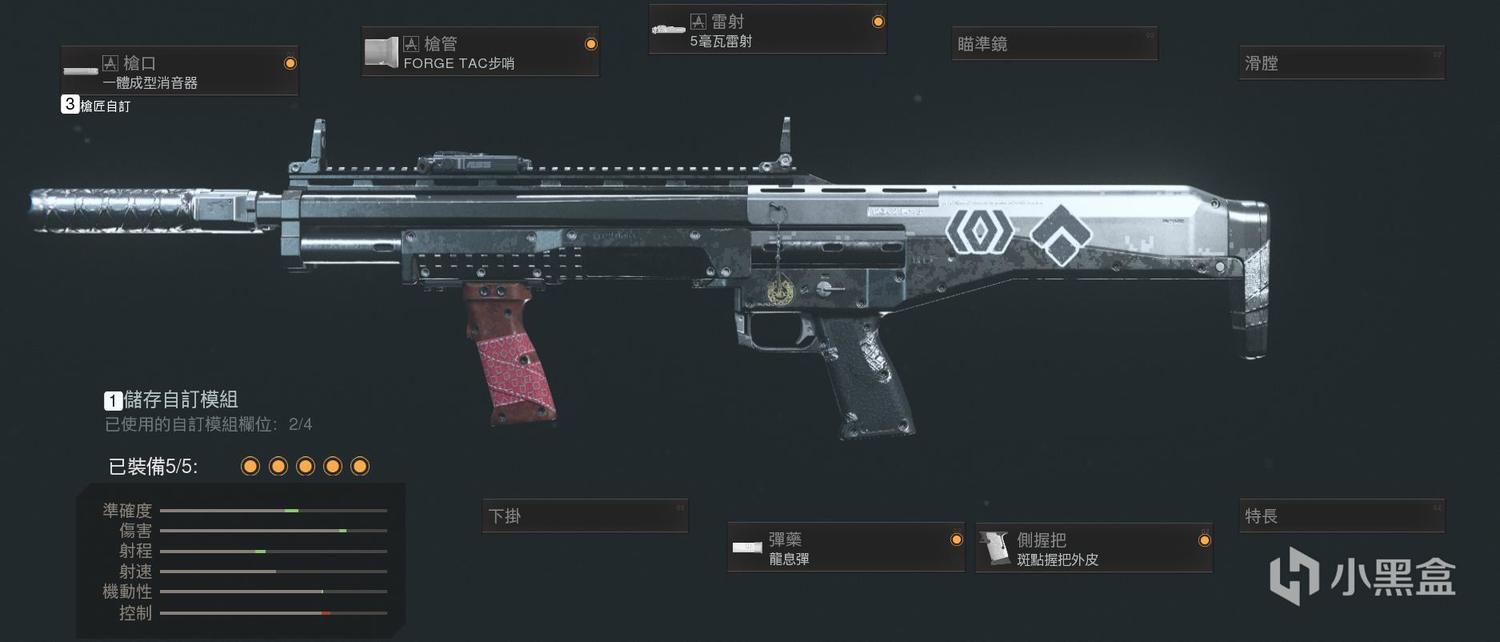Open the empty 特長 perk slot
Image resolution: width=1500 pixels, height=642 pixels.
click(x=1341, y=516)
